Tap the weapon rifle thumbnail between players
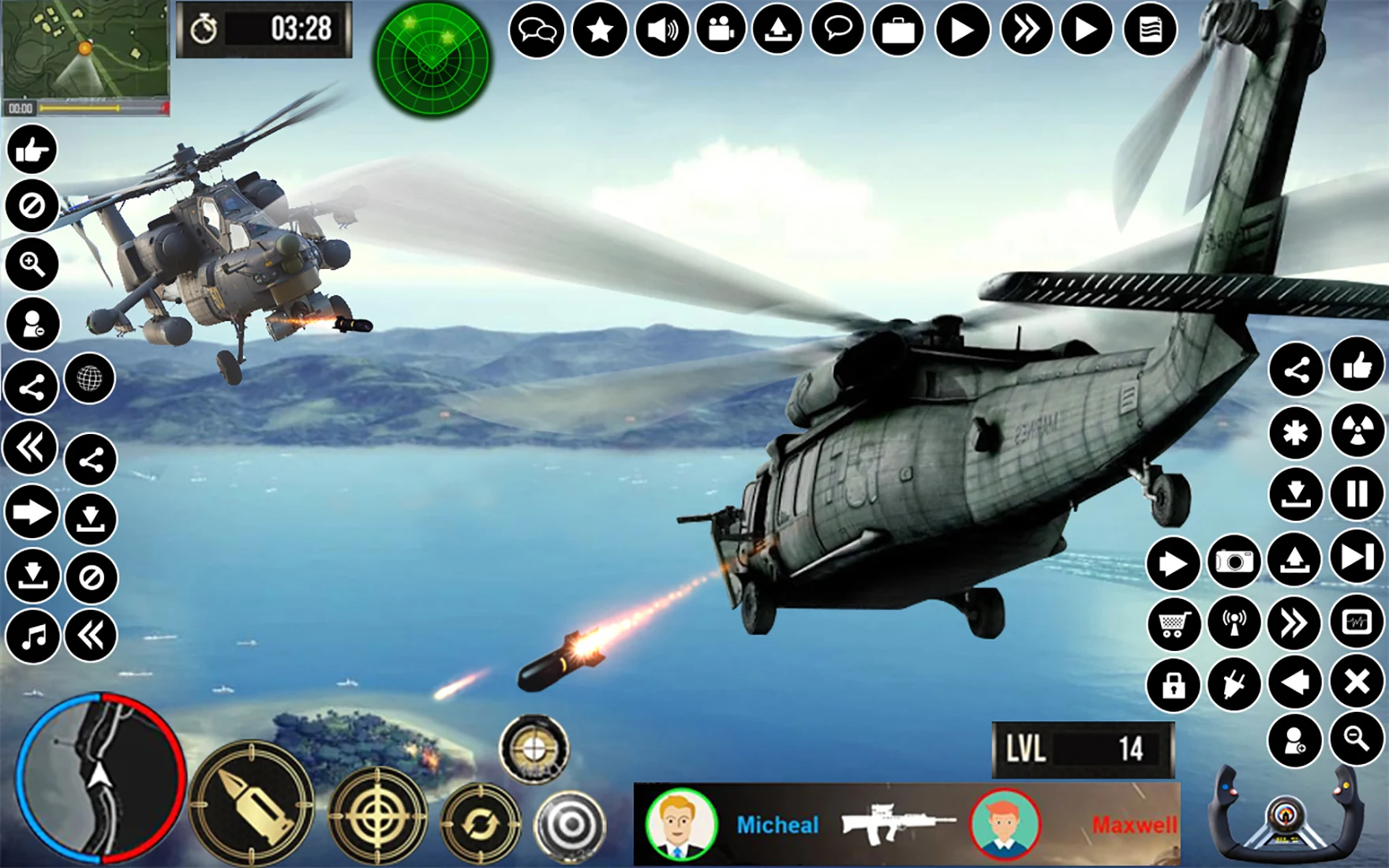This screenshot has width=1389, height=868. tap(900, 825)
